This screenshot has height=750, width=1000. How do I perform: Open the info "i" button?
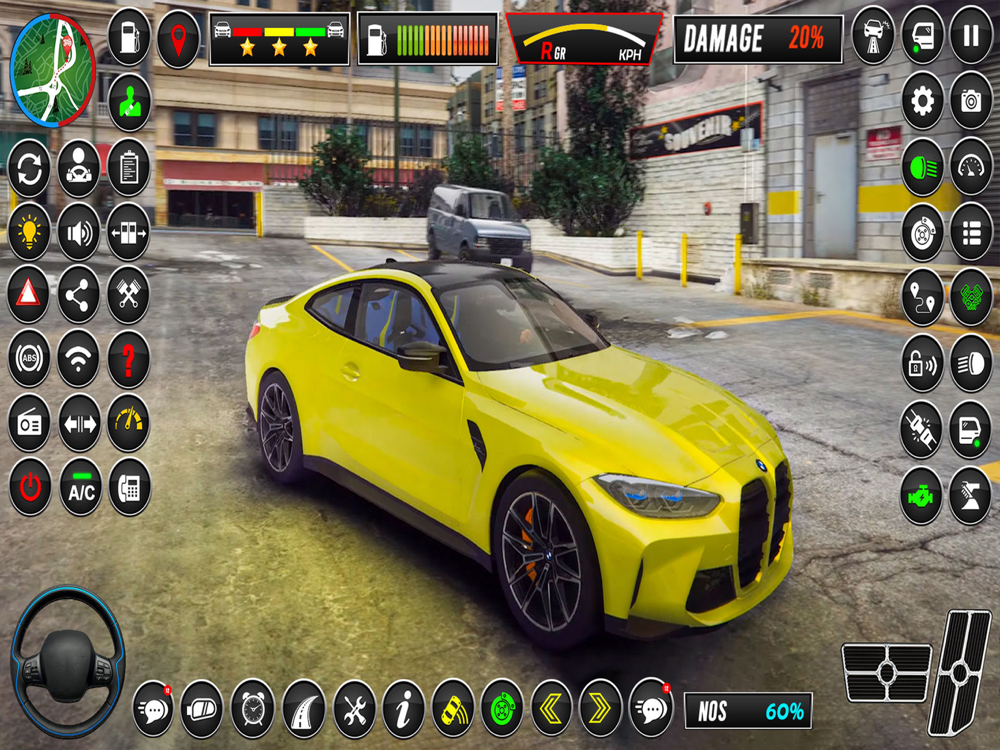(x=403, y=708)
